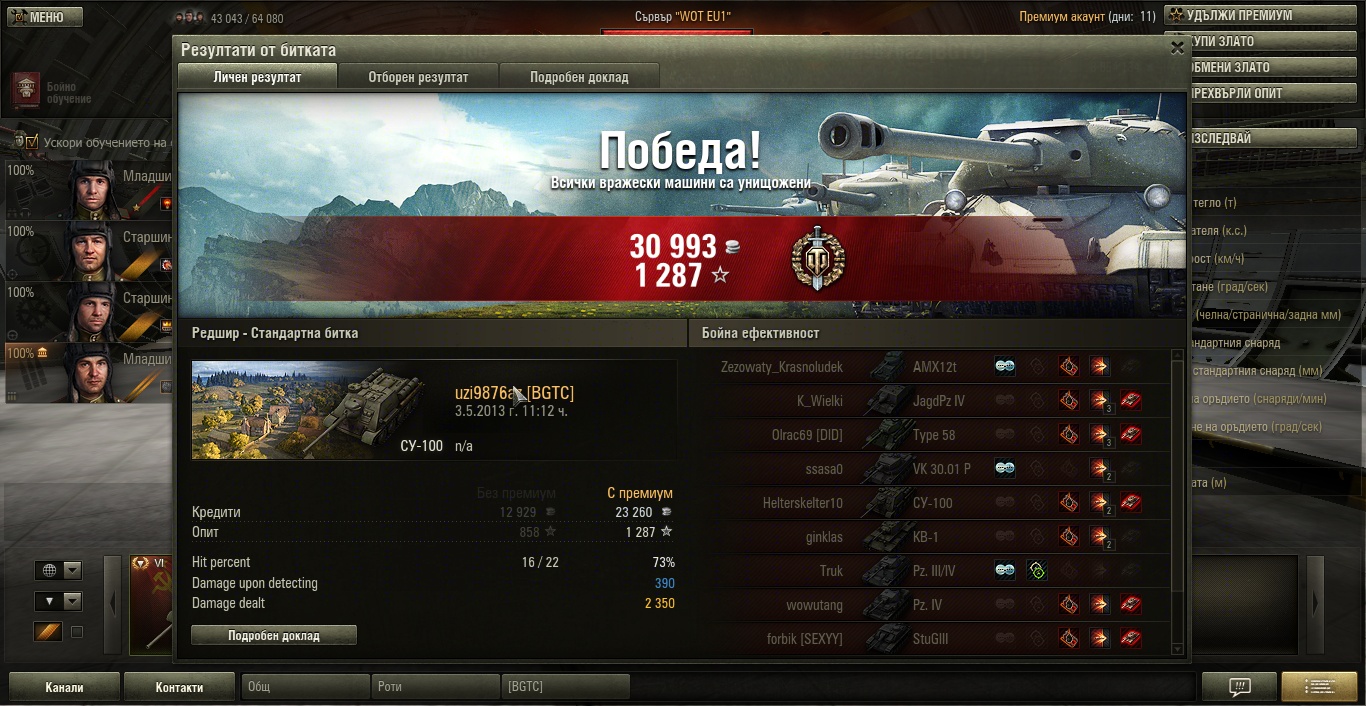
Task: Open the [BGTC] clan chat tab
Action: point(564,687)
